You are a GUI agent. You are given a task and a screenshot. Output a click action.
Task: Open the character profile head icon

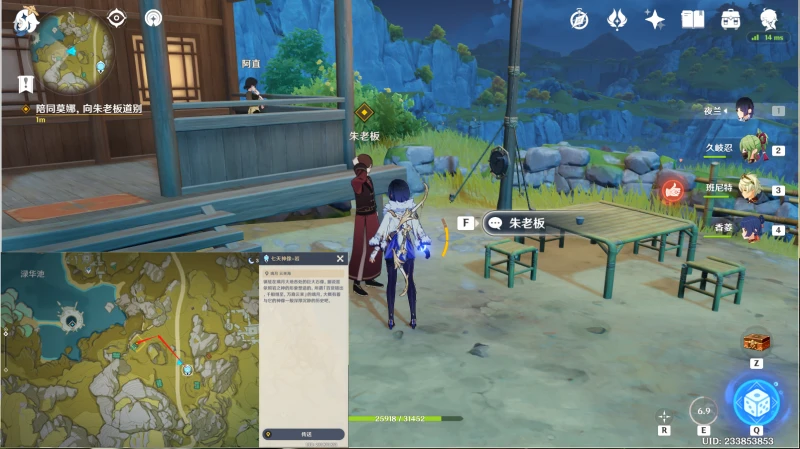pyautogui.click(x=769, y=19)
